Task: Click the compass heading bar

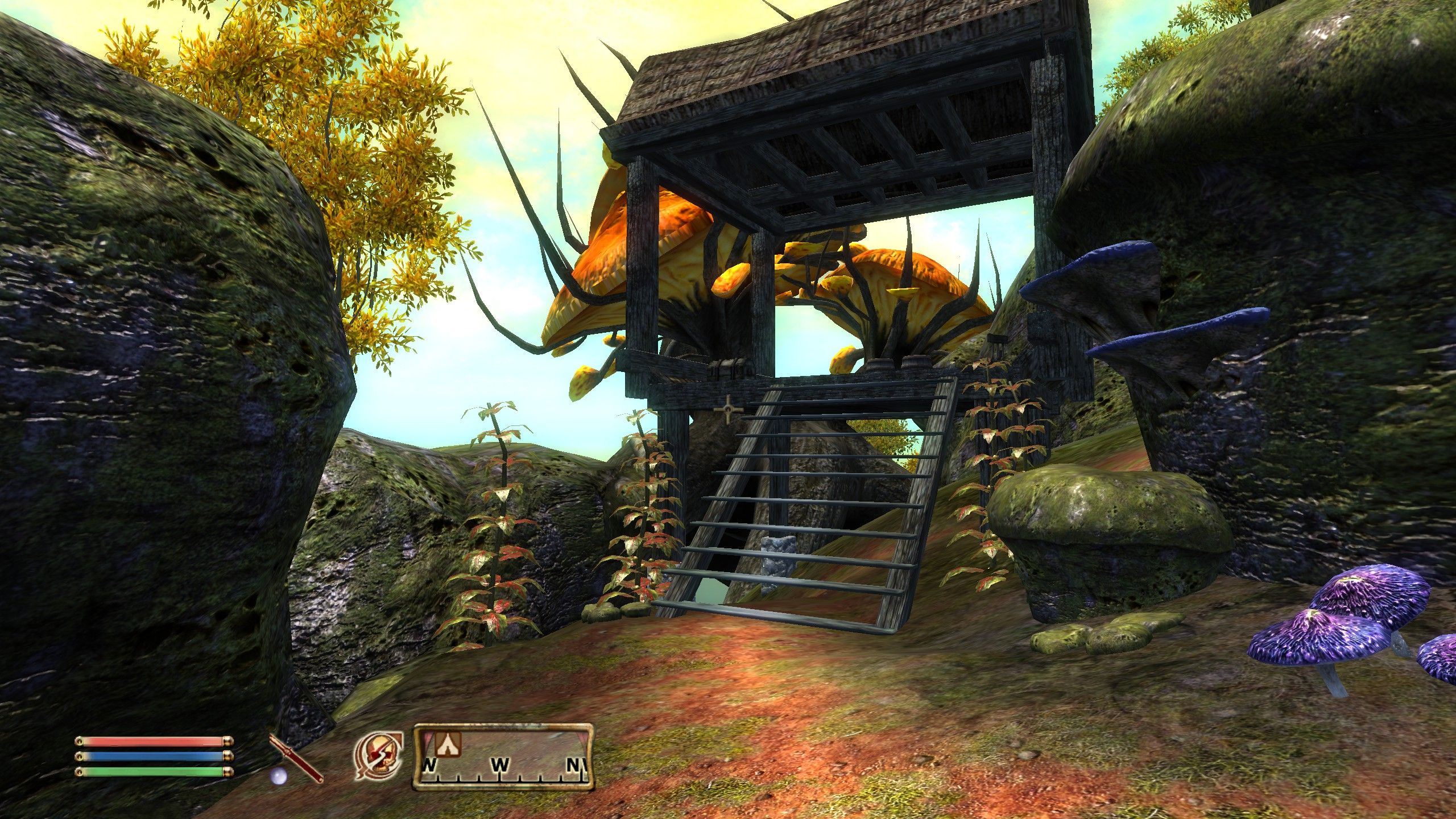Action: [x=503, y=756]
